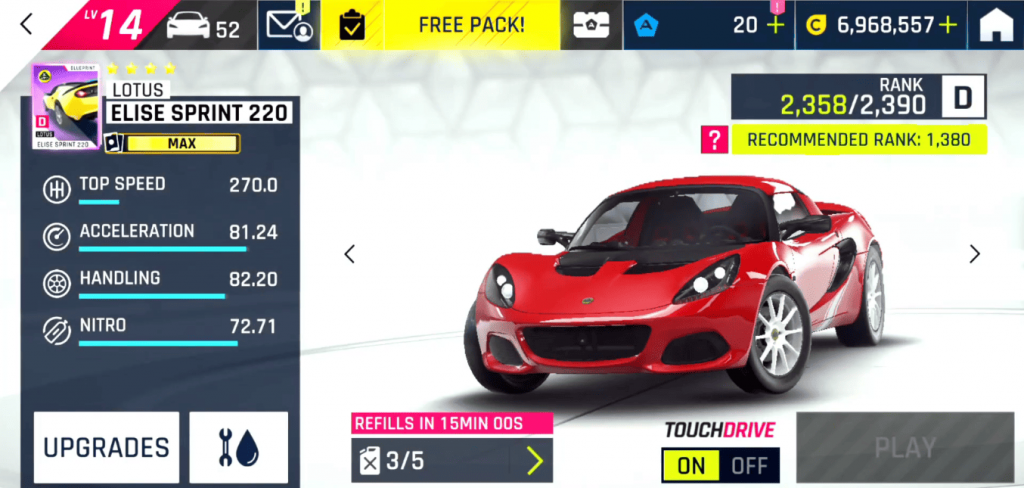The width and height of the screenshot is (1024, 488).
Task: Turn TouchDrive OFF
Action: (x=750, y=466)
